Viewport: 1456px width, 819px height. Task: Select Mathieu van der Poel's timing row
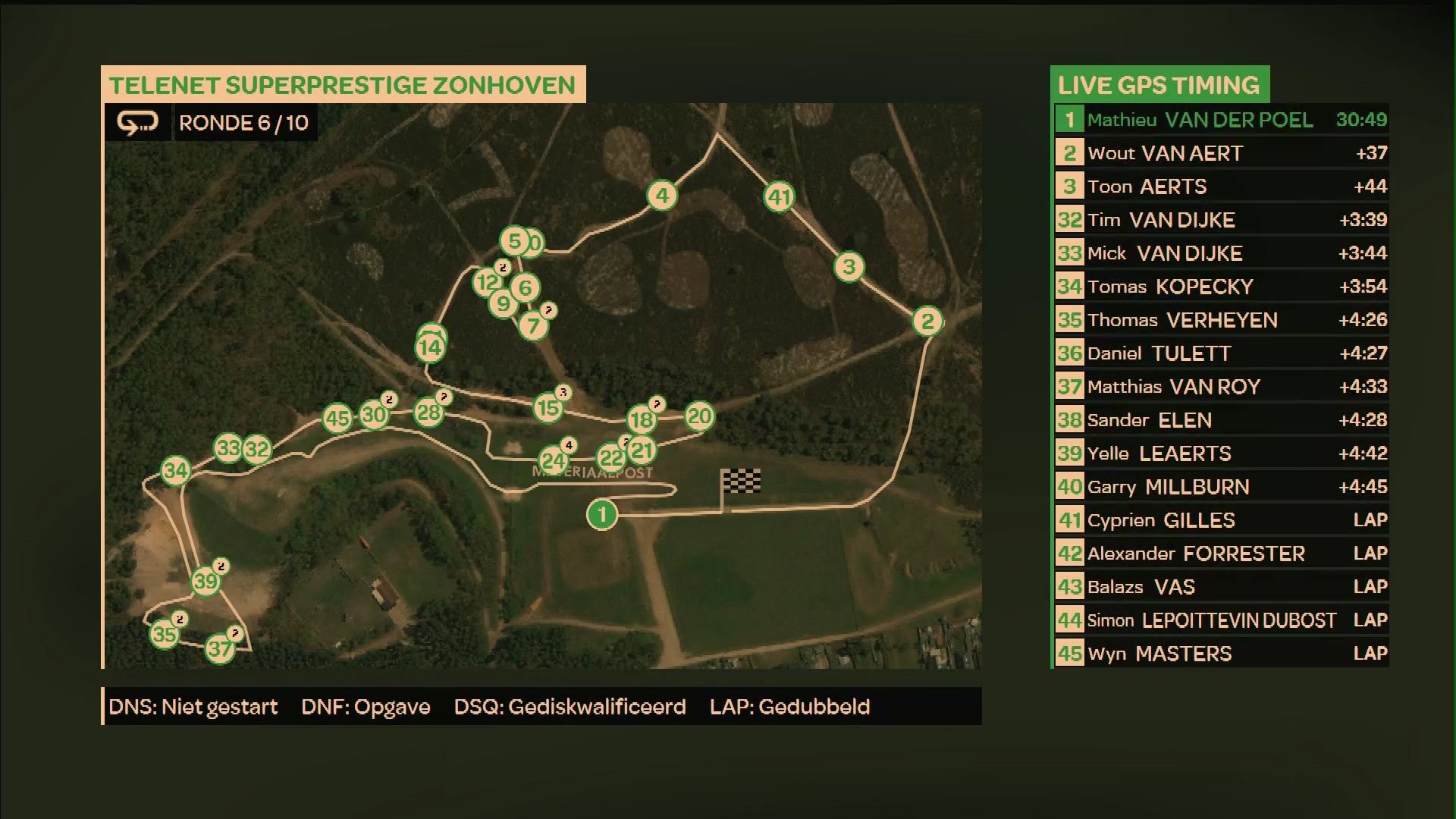(1221, 120)
